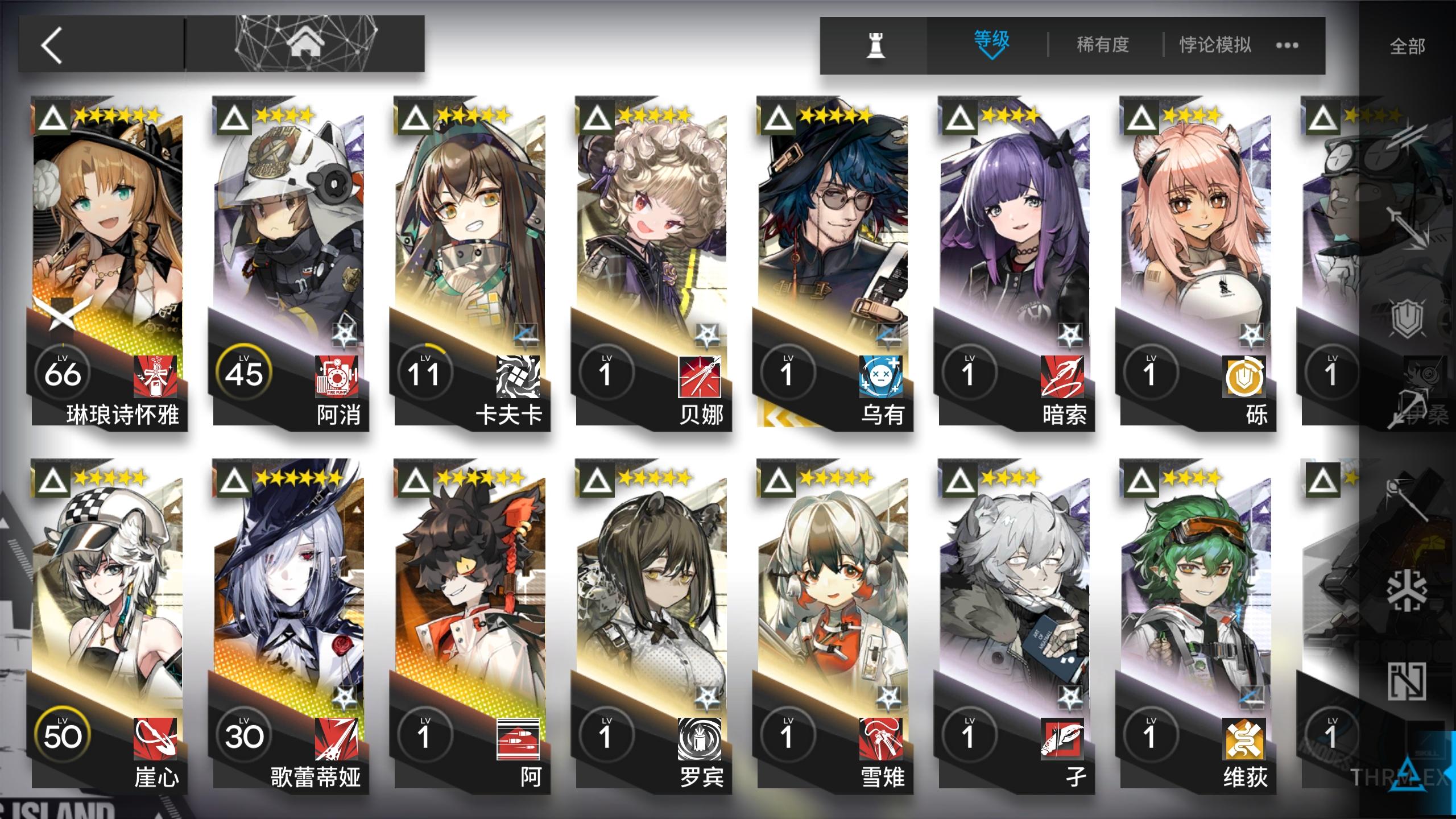Image resolution: width=1456 pixels, height=819 pixels.
Task: Switch to the 悖论模拟 tab
Action: (x=1215, y=44)
